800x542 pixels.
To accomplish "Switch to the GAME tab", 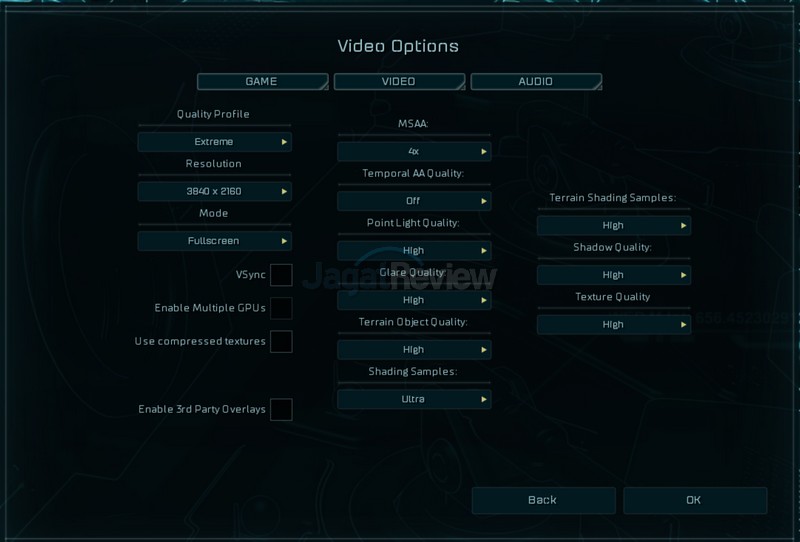I will pos(262,81).
